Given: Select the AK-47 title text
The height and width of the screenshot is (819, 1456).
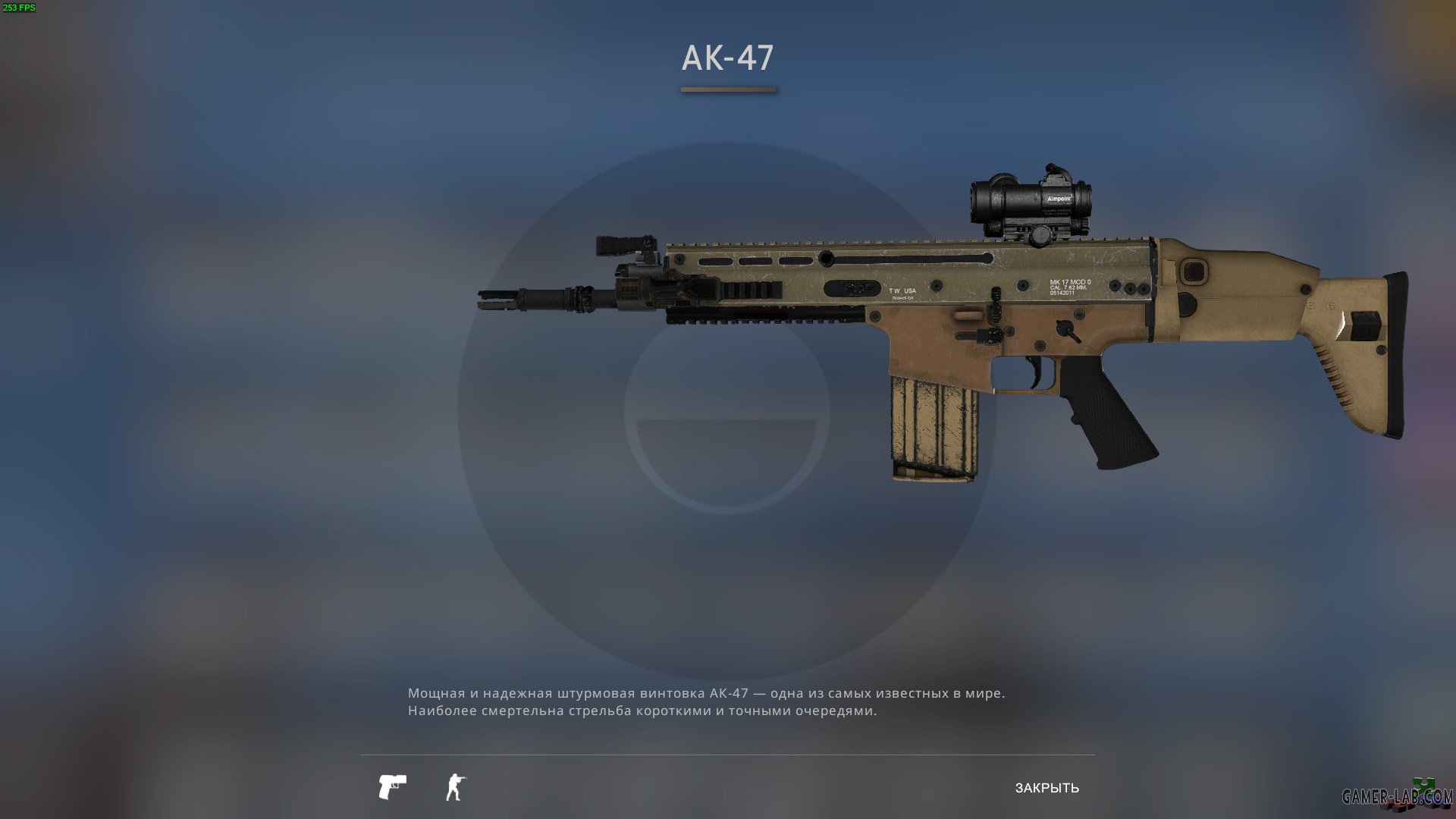Looking at the screenshot, I should [x=727, y=55].
